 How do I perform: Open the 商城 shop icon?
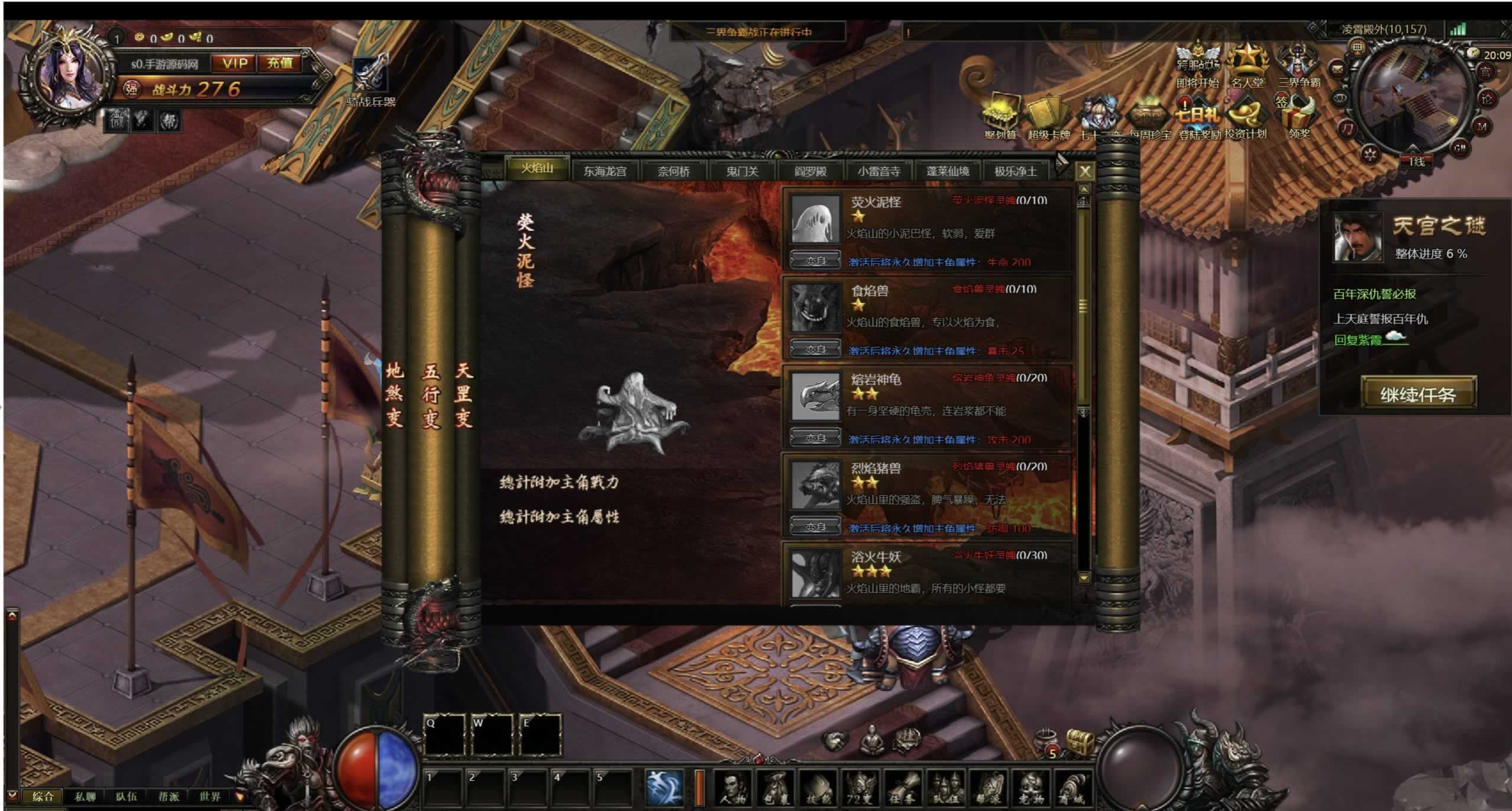pos(1071,789)
